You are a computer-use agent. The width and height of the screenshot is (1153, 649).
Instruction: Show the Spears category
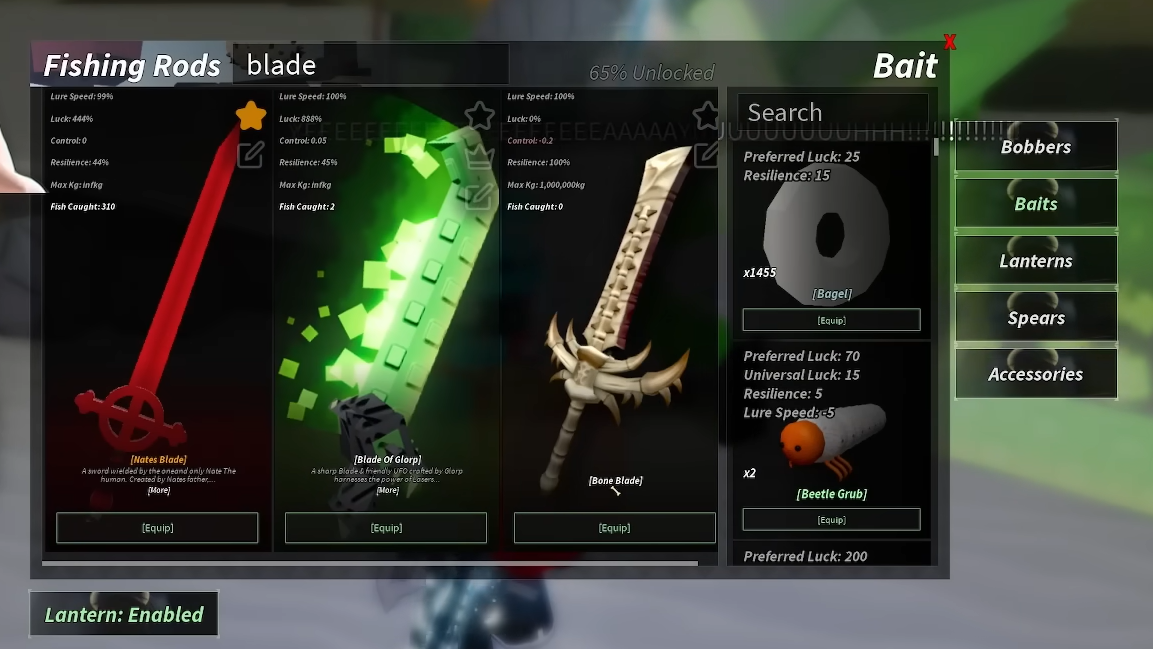[x=1036, y=318]
